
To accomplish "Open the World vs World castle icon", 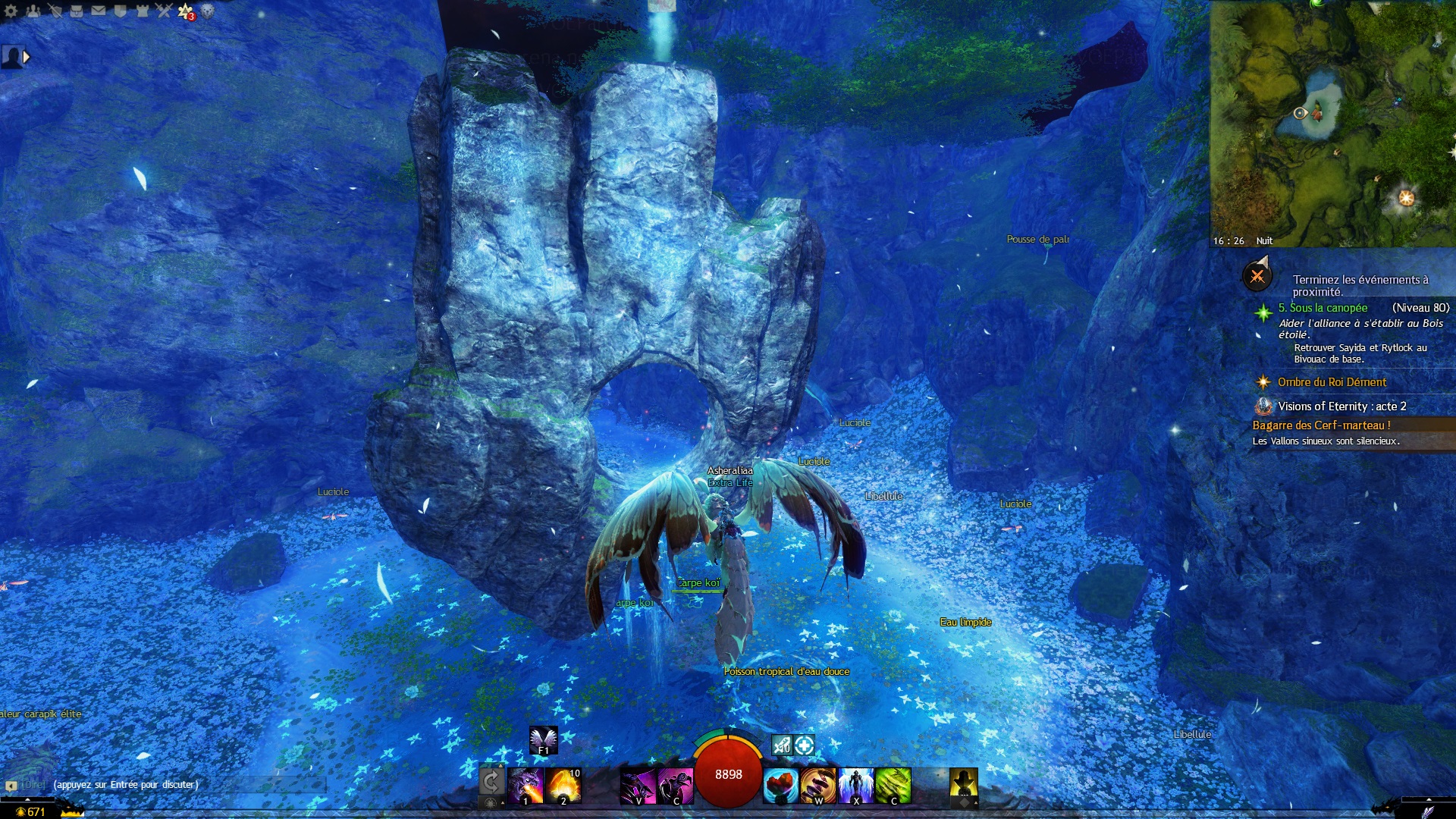I will click(142, 11).
